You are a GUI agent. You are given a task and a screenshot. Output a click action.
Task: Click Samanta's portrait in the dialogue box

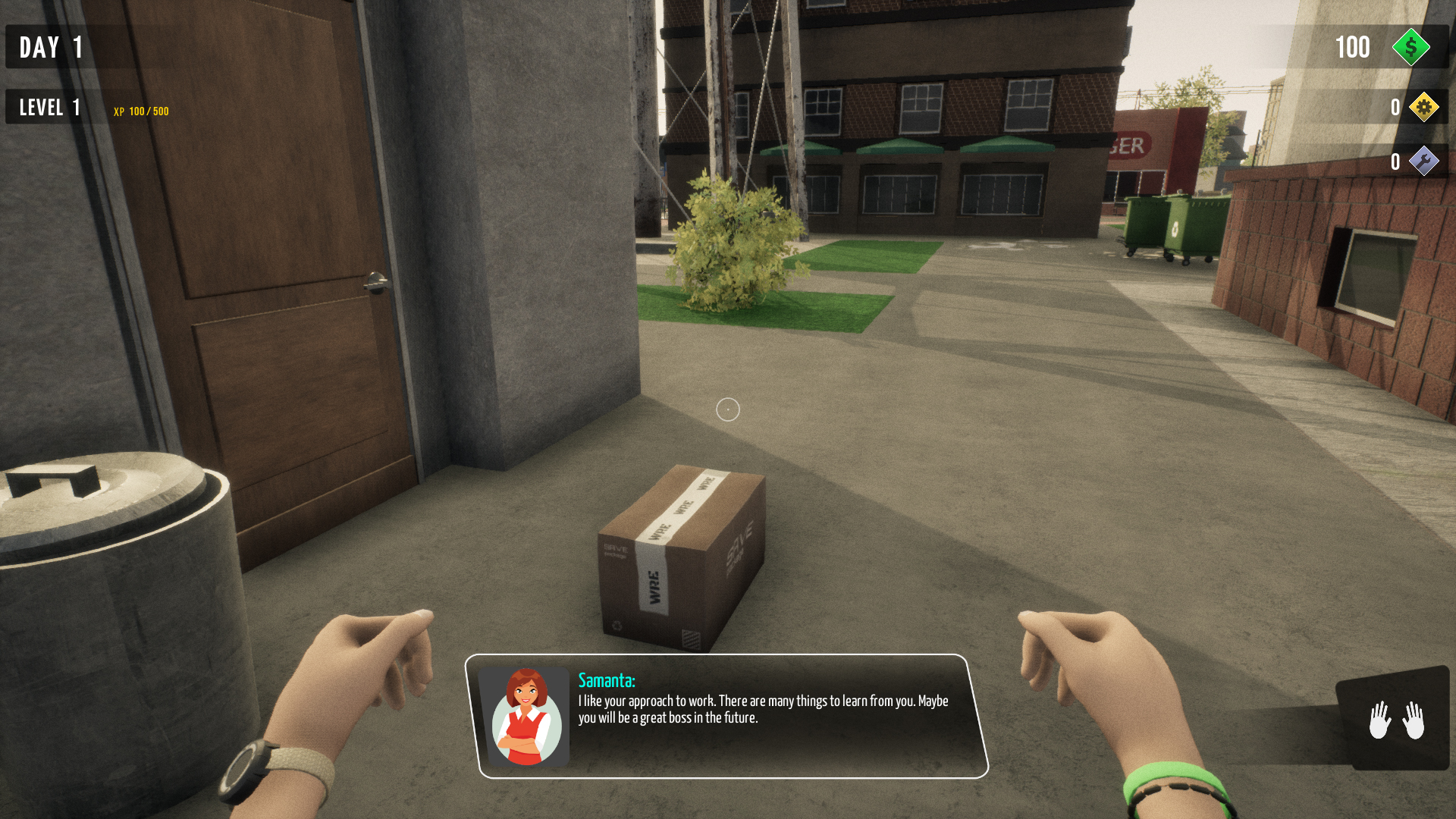pyautogui.click(x=528, y=717)
